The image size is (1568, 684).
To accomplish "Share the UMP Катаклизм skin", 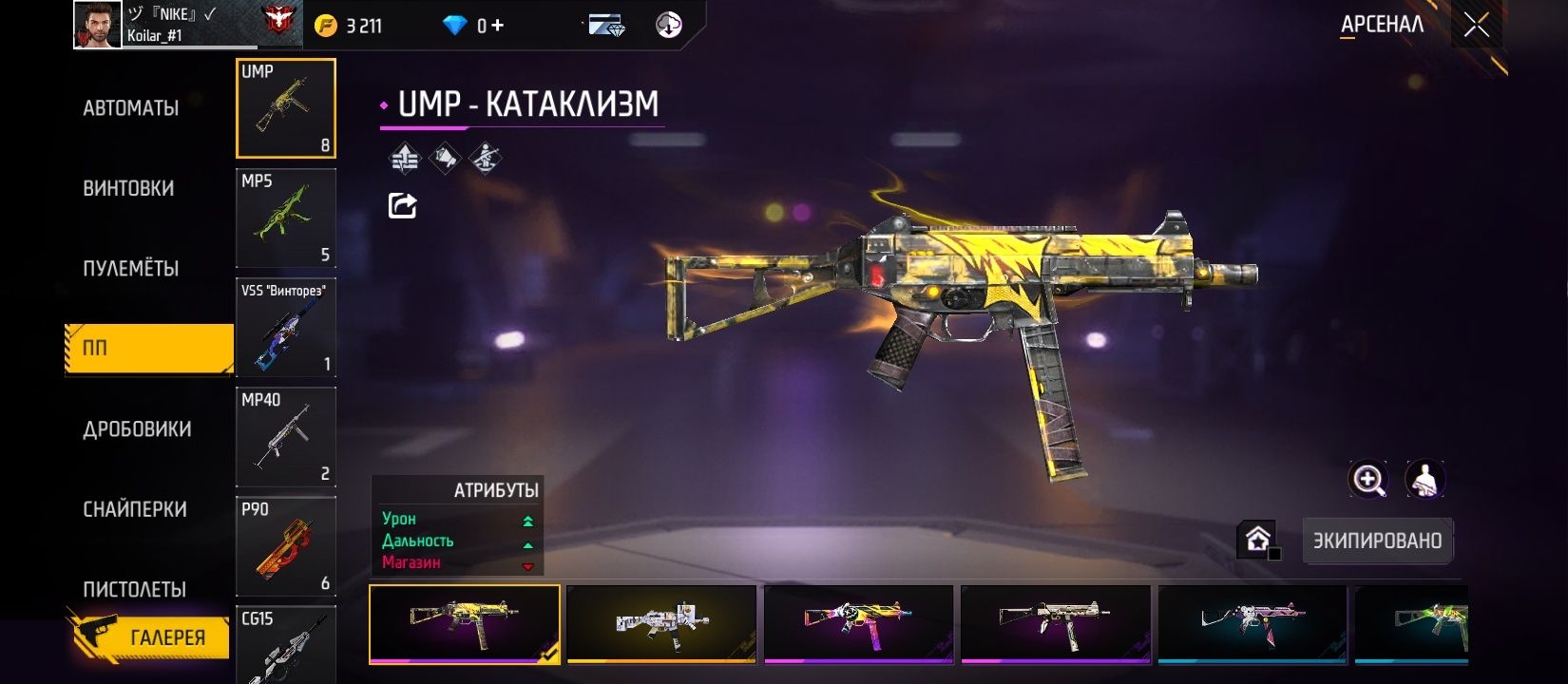I will pos(402,205).
